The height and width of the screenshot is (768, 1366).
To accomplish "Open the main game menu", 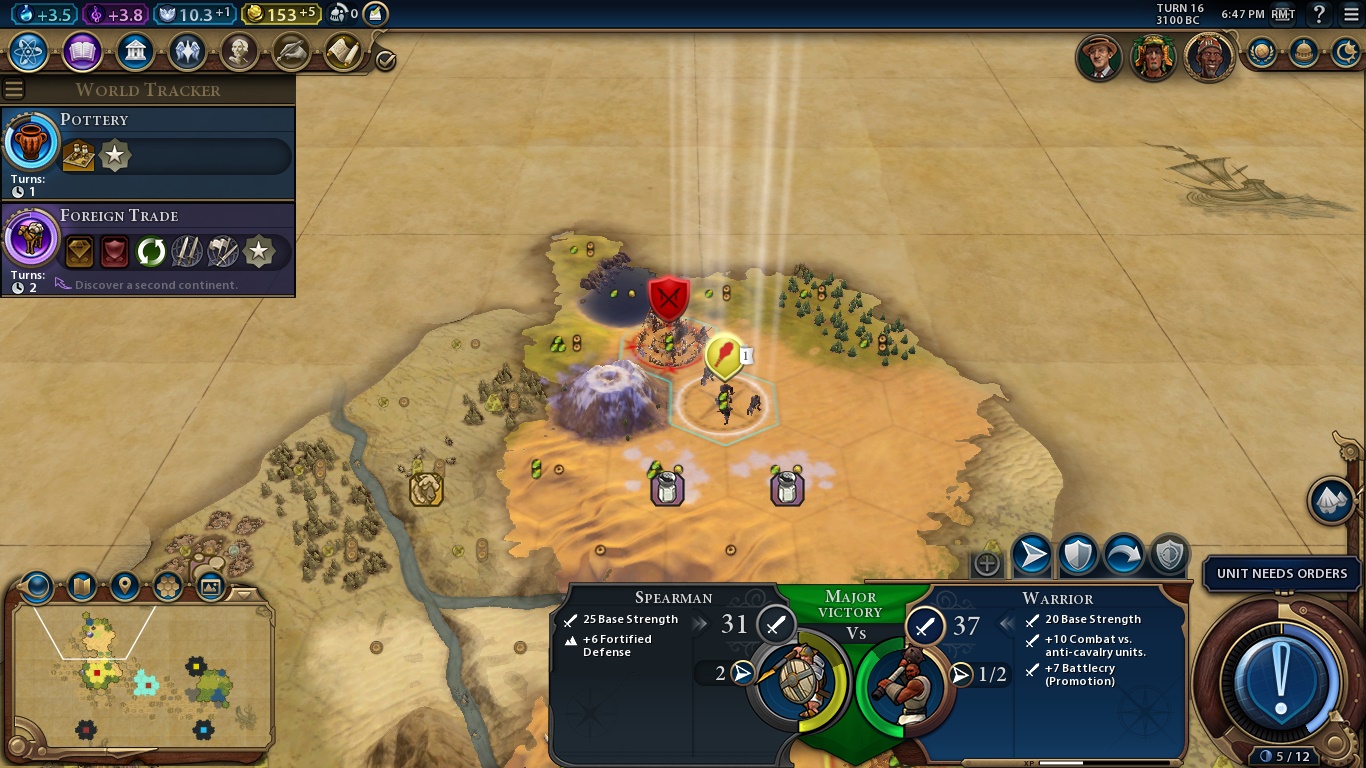I will [x=1348, y=14].
